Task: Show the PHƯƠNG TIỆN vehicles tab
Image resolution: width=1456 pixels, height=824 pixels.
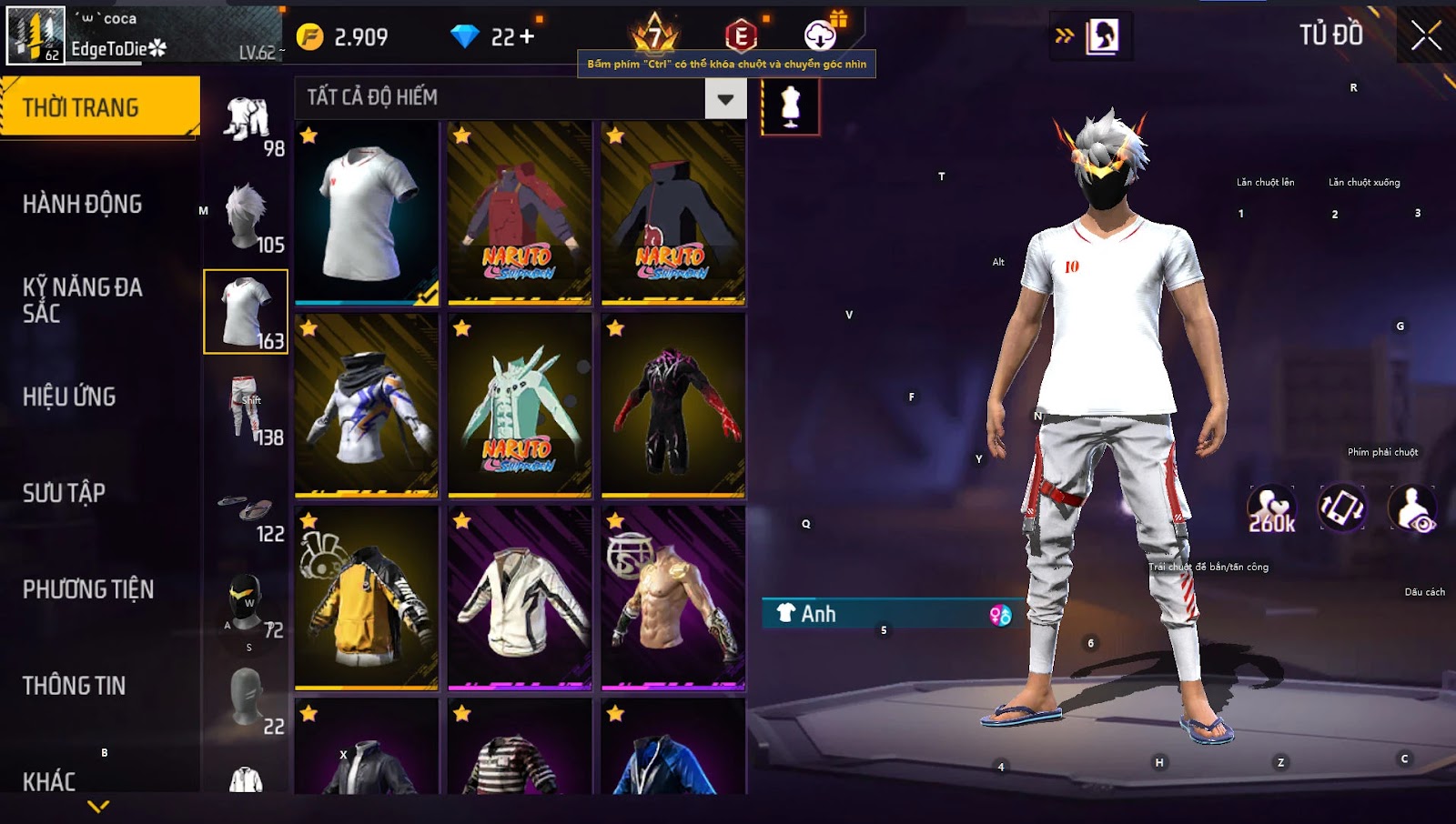Action: (88, 589)
